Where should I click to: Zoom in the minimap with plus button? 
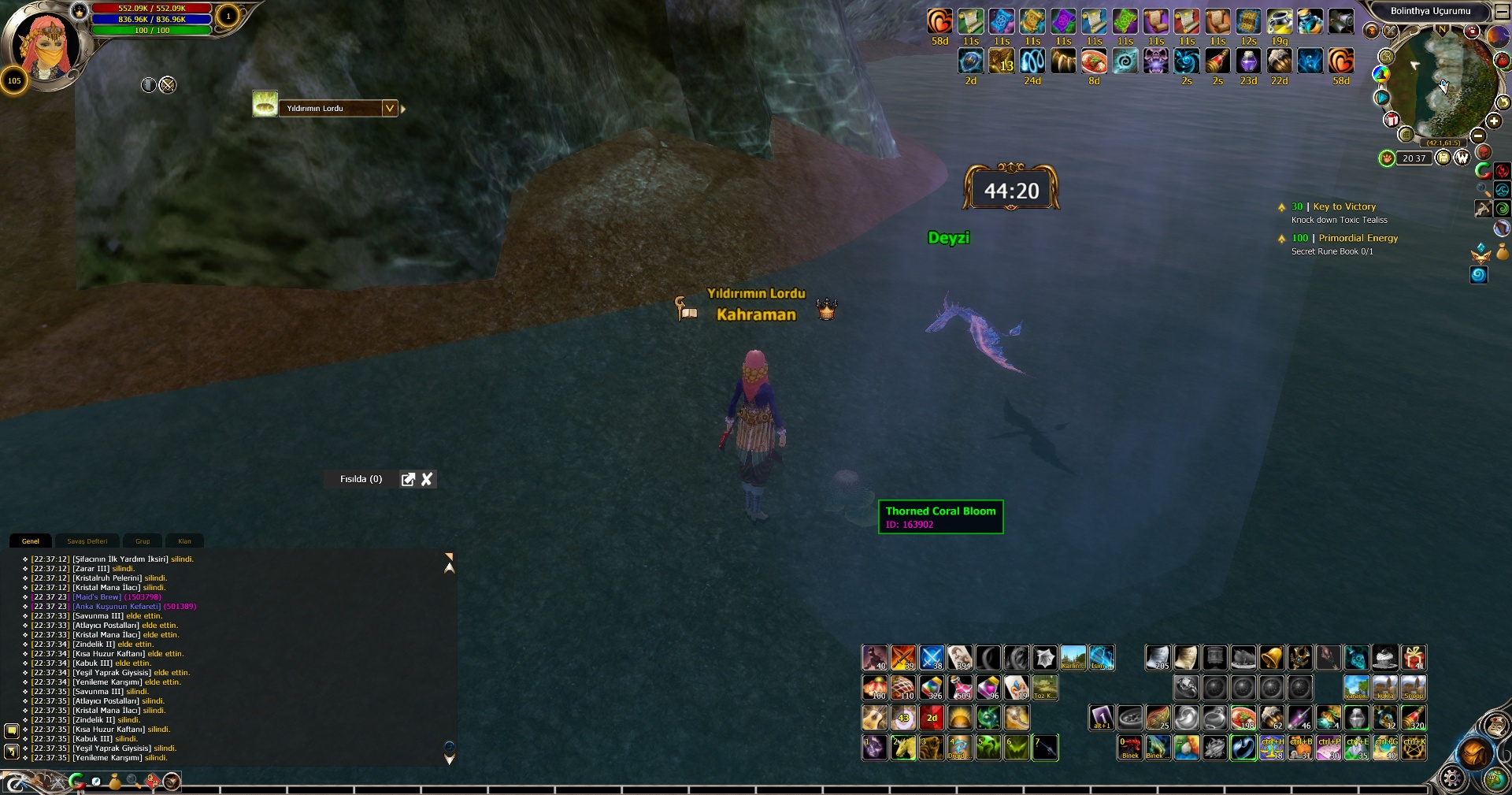click(1494, 121)
